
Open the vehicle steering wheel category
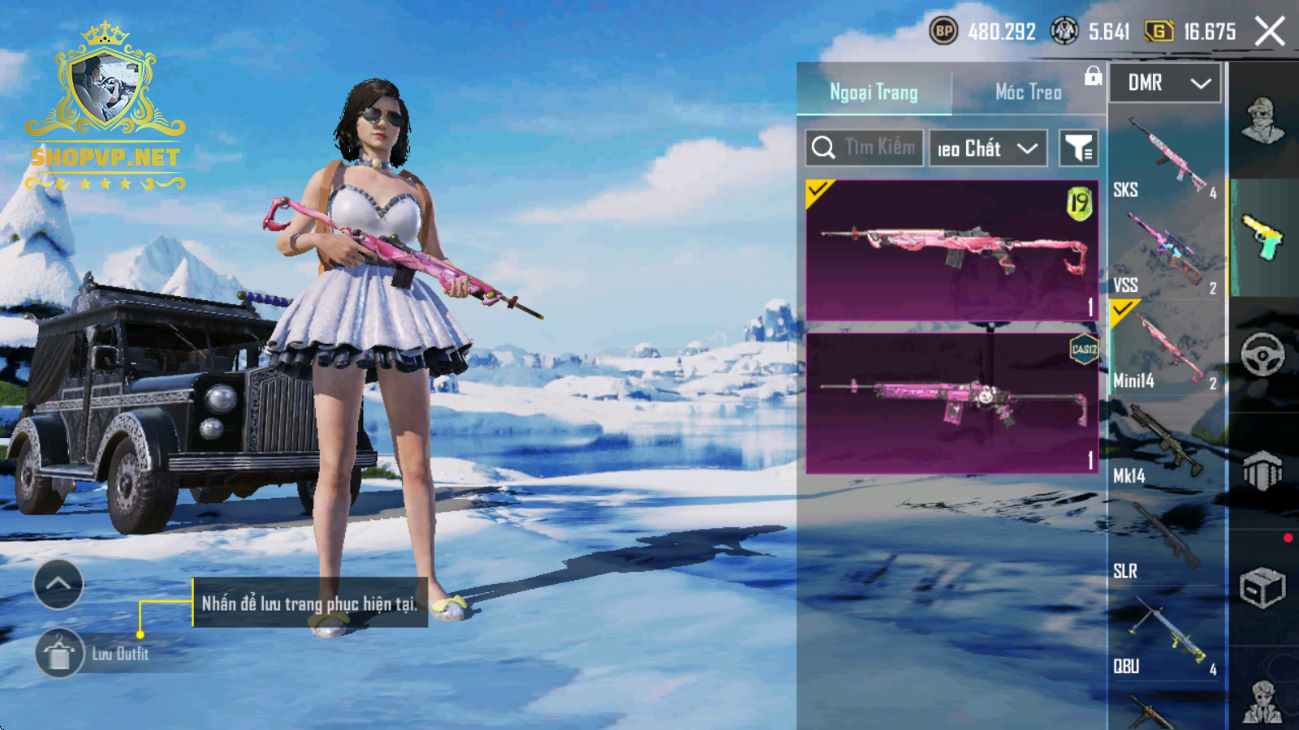click(x=1262, y=355)
